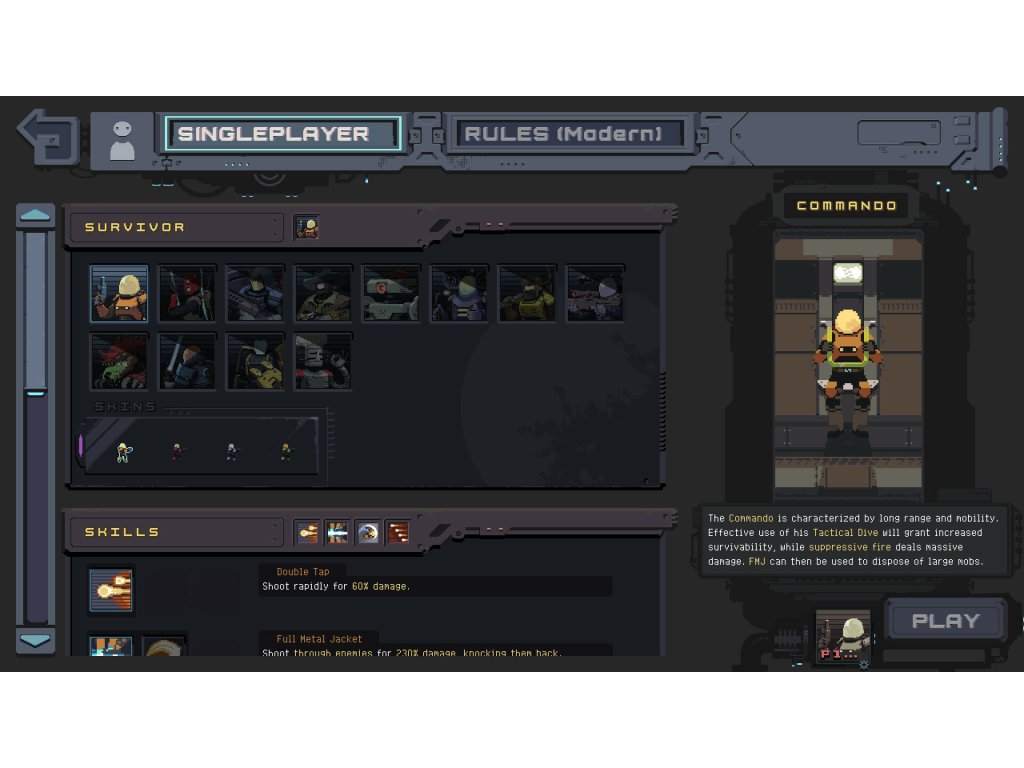1024x768 pixels.
Task: Choose the red-hooded Huntress survivor
Action: click(x=187, y=293)
